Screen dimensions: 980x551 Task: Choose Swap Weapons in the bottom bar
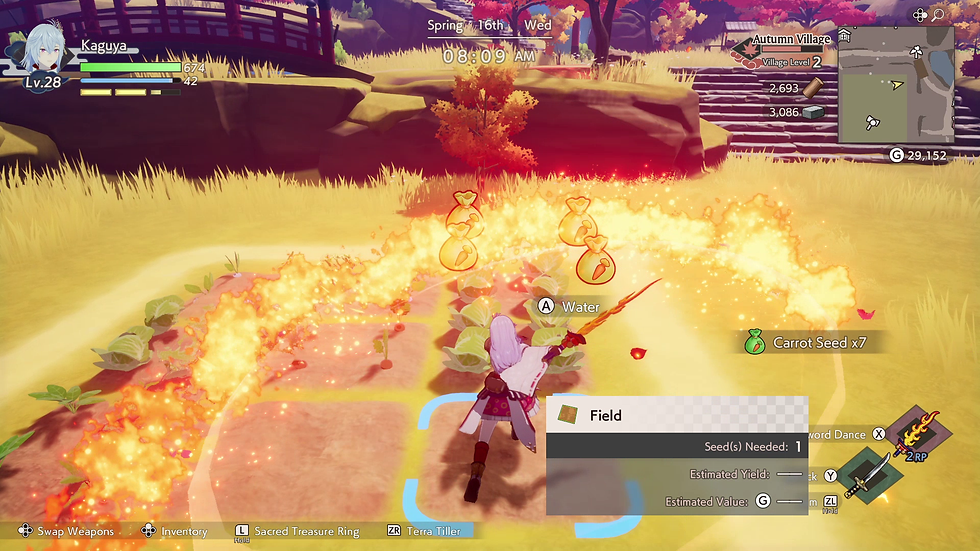66,531
